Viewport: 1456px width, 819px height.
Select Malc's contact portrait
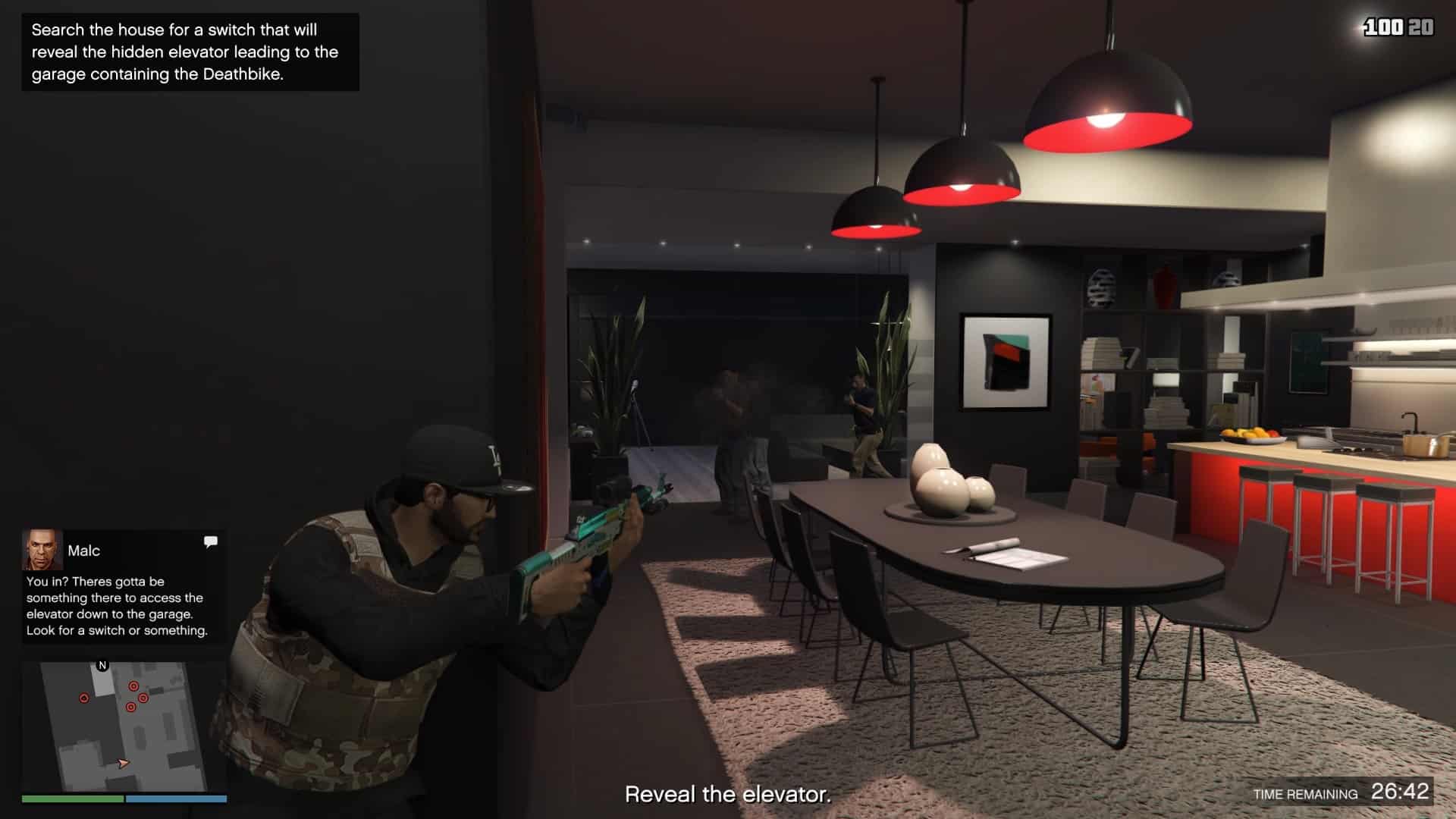click(42, 550)
